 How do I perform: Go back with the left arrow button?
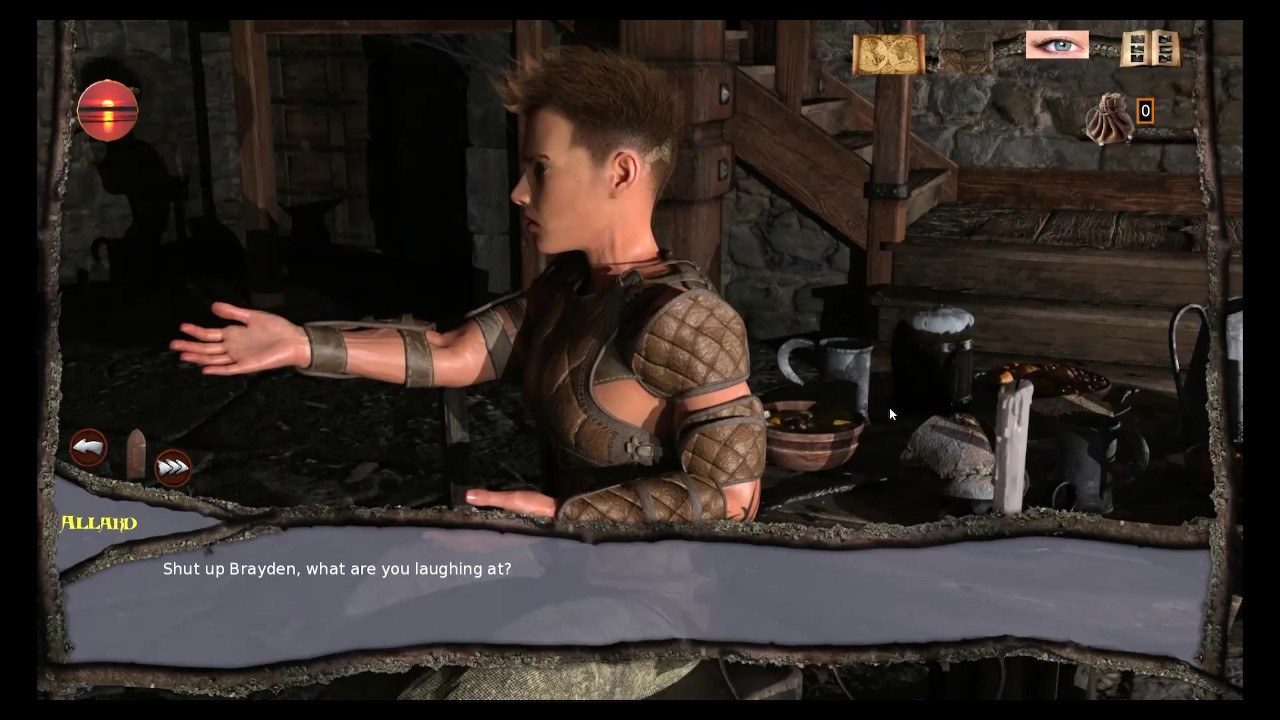click(89, 448)
